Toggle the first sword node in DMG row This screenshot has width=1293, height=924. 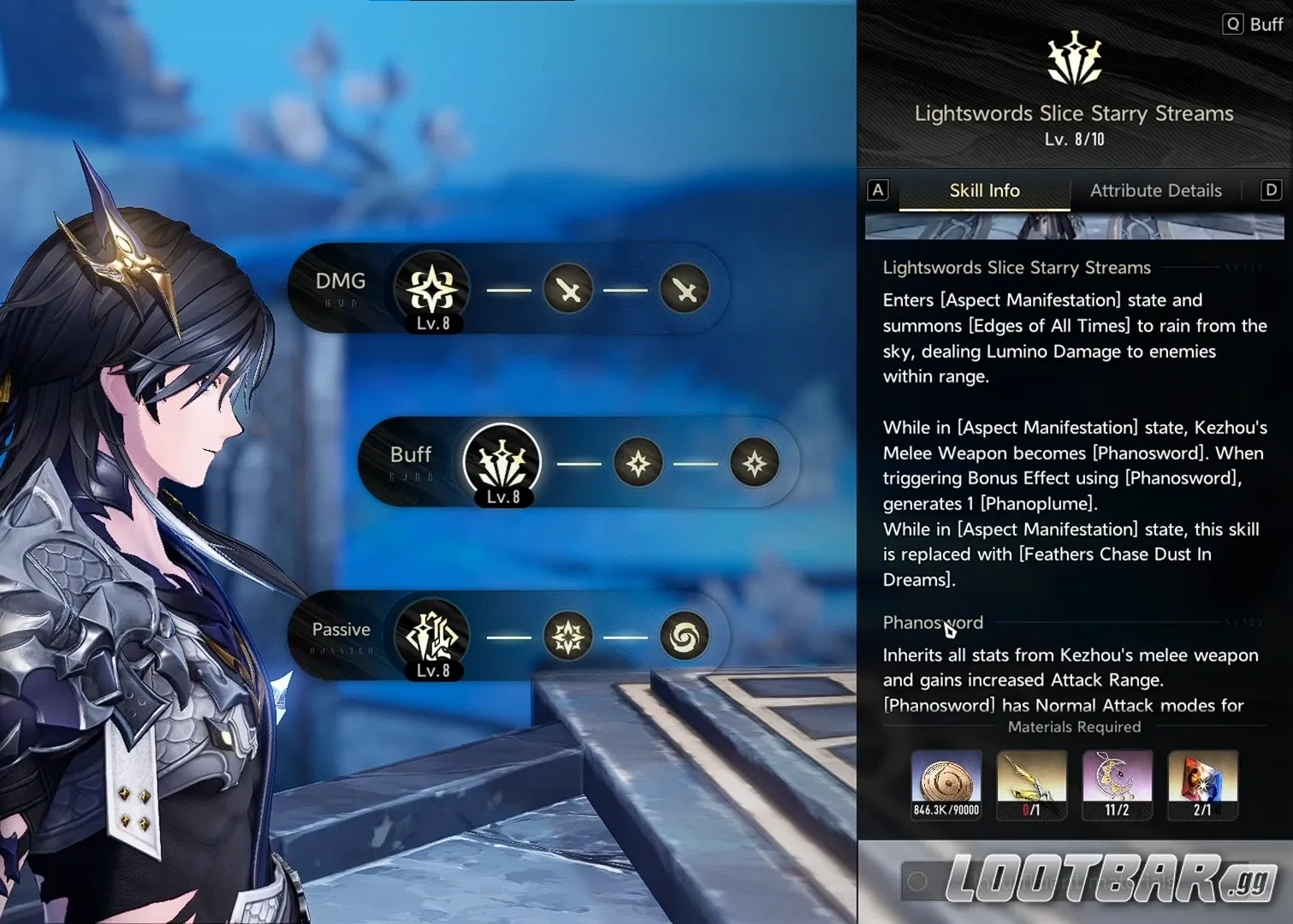(x=567, y=289)
